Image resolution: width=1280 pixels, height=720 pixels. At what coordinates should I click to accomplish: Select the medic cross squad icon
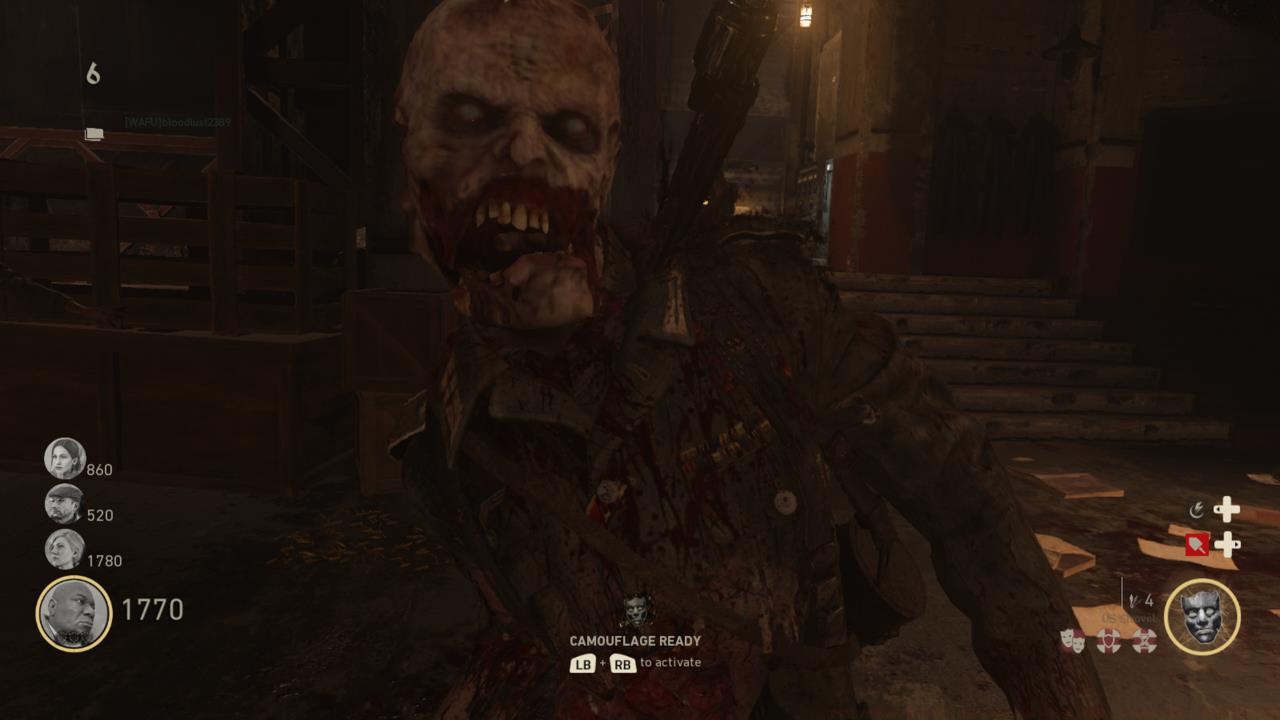[x=1106, y=638]
